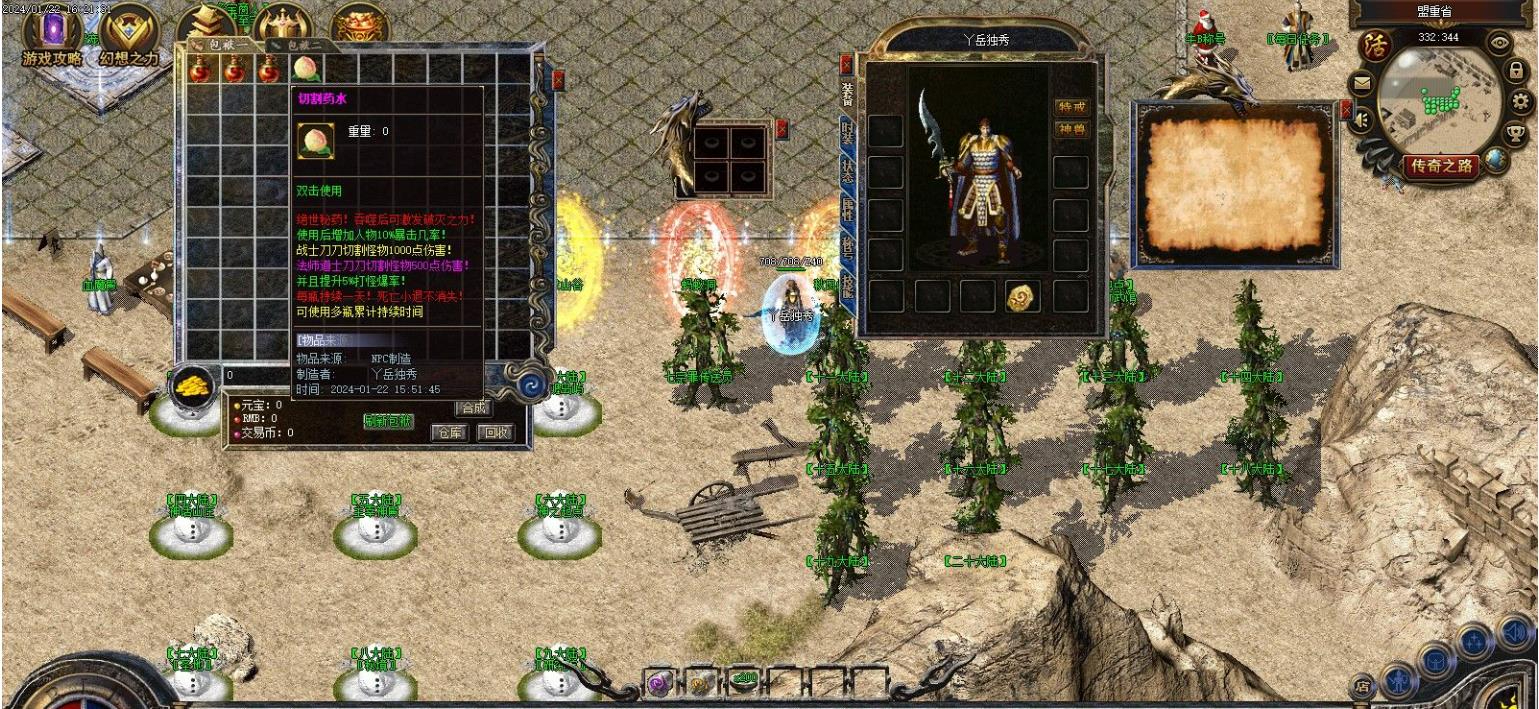
Task: Open the 传奇之路 button below the minimap
Action: pyautogui.click(x=1441, y=166)
